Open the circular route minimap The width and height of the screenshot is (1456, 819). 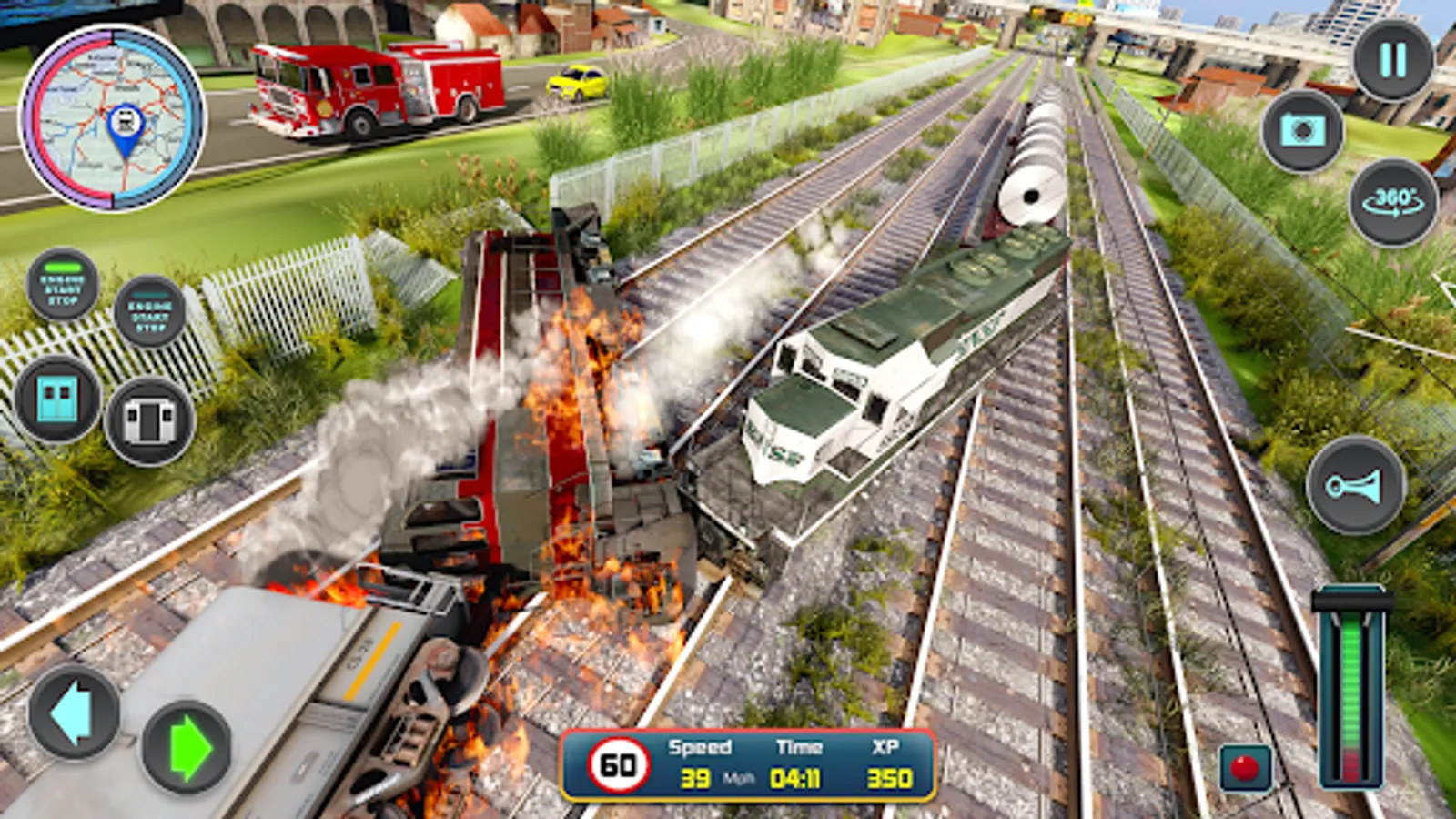pyautogui.click(x=113, y=118)
